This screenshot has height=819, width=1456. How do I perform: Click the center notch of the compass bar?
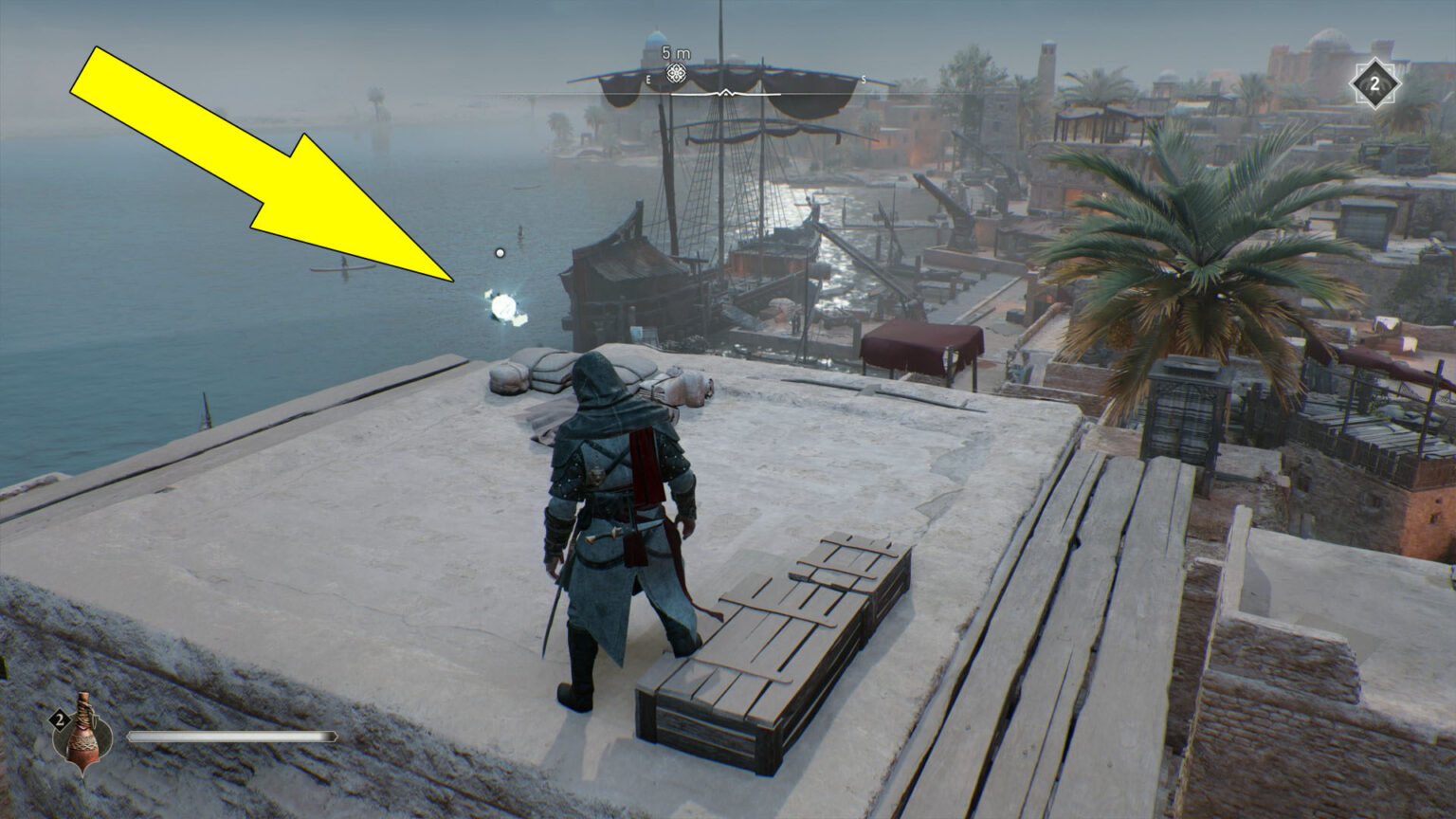(x=726, y=94)
